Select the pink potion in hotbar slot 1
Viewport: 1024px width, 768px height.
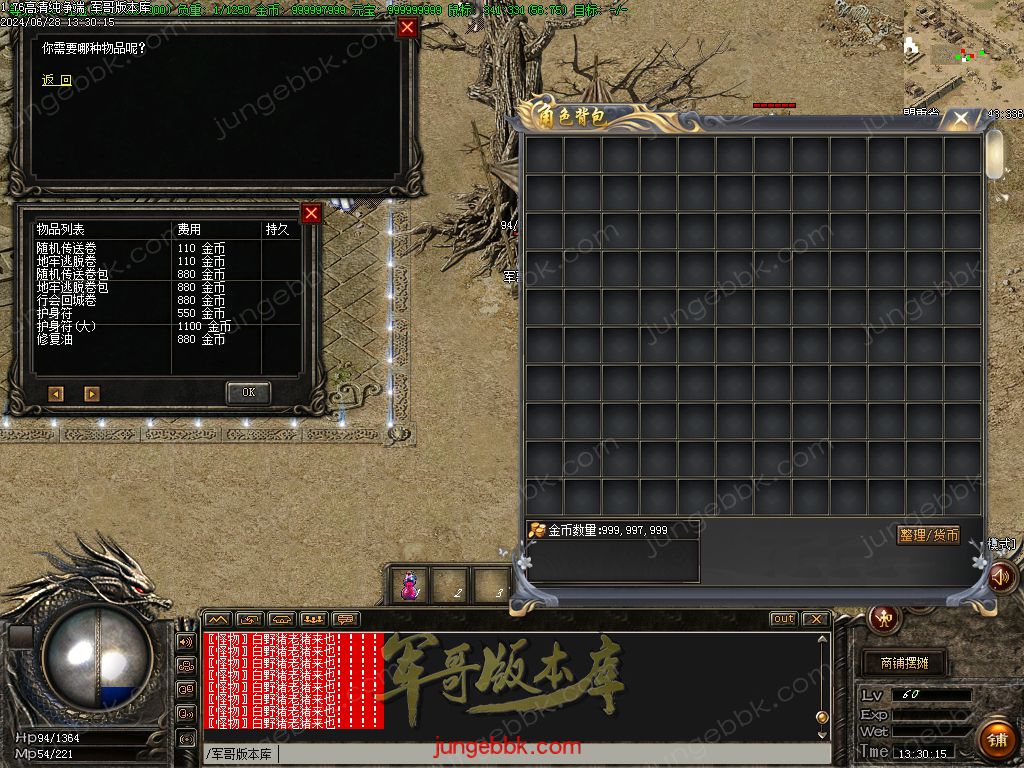409,586
